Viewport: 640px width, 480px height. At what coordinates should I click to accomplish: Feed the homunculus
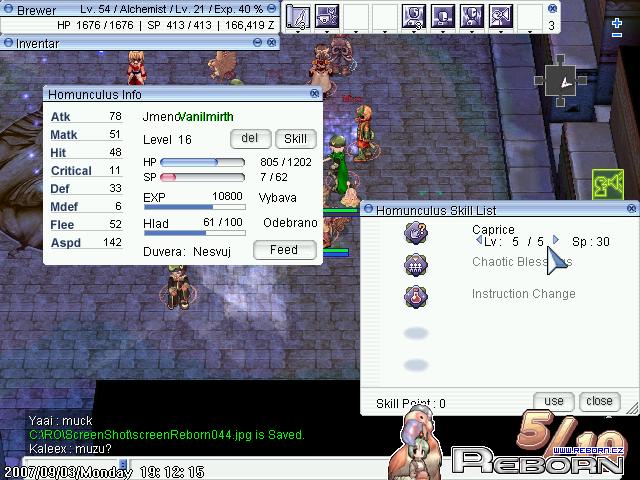[x=284, y=250]
